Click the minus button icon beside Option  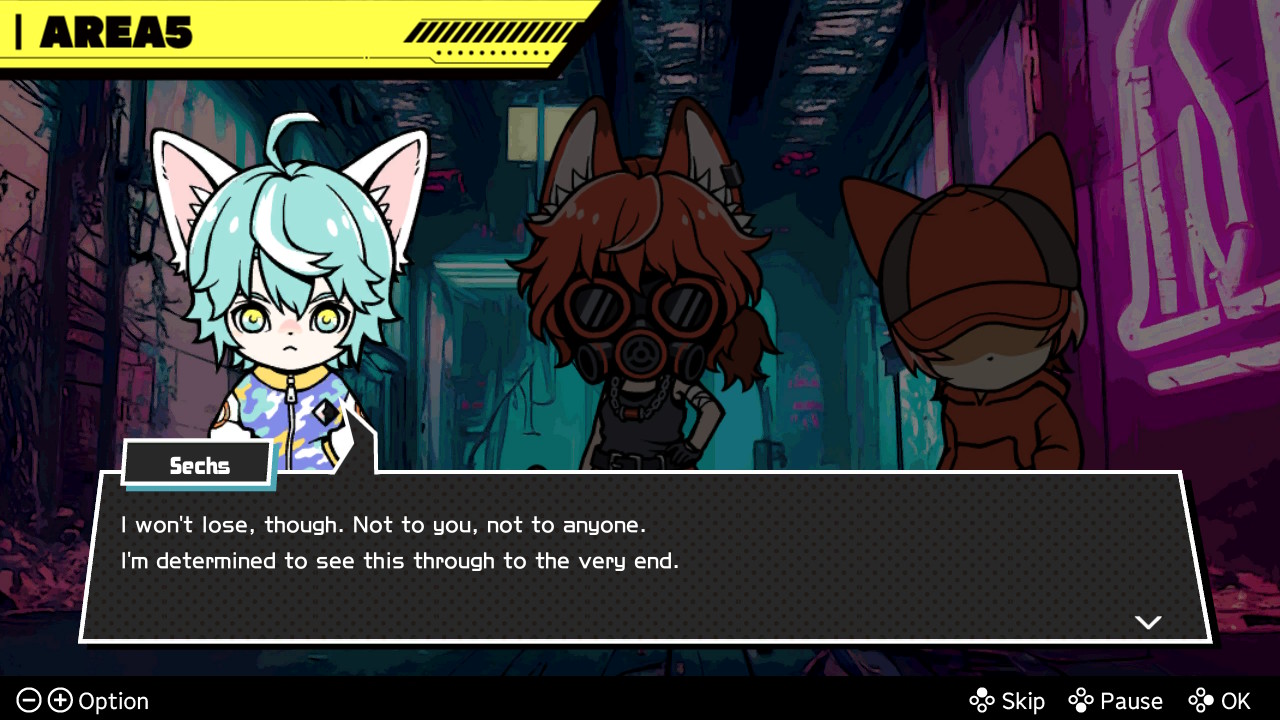(30, 701)
